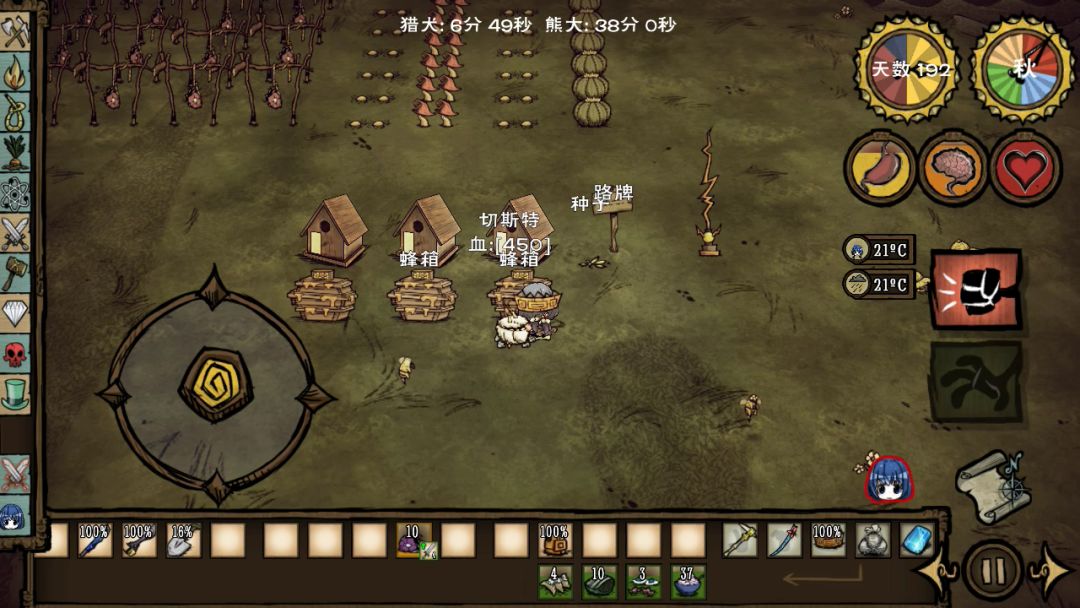
Task: Rotate camera with the right arrow button
Action: coord(1050,573)
